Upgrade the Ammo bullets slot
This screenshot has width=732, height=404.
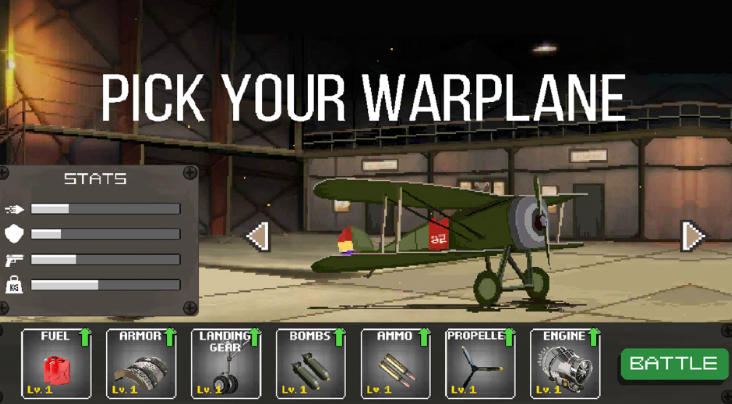pos(396,364)
